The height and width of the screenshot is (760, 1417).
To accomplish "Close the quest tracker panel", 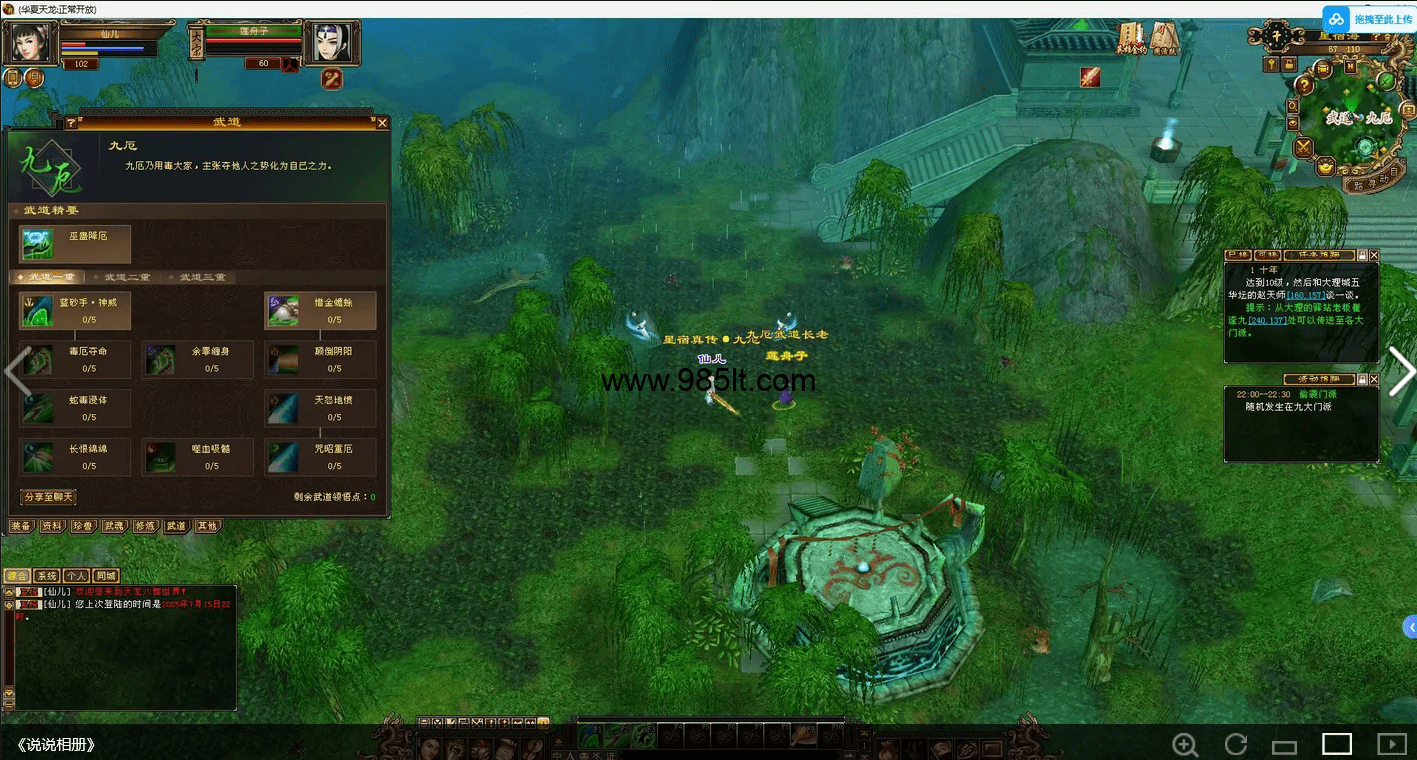I will [1373, 255].
